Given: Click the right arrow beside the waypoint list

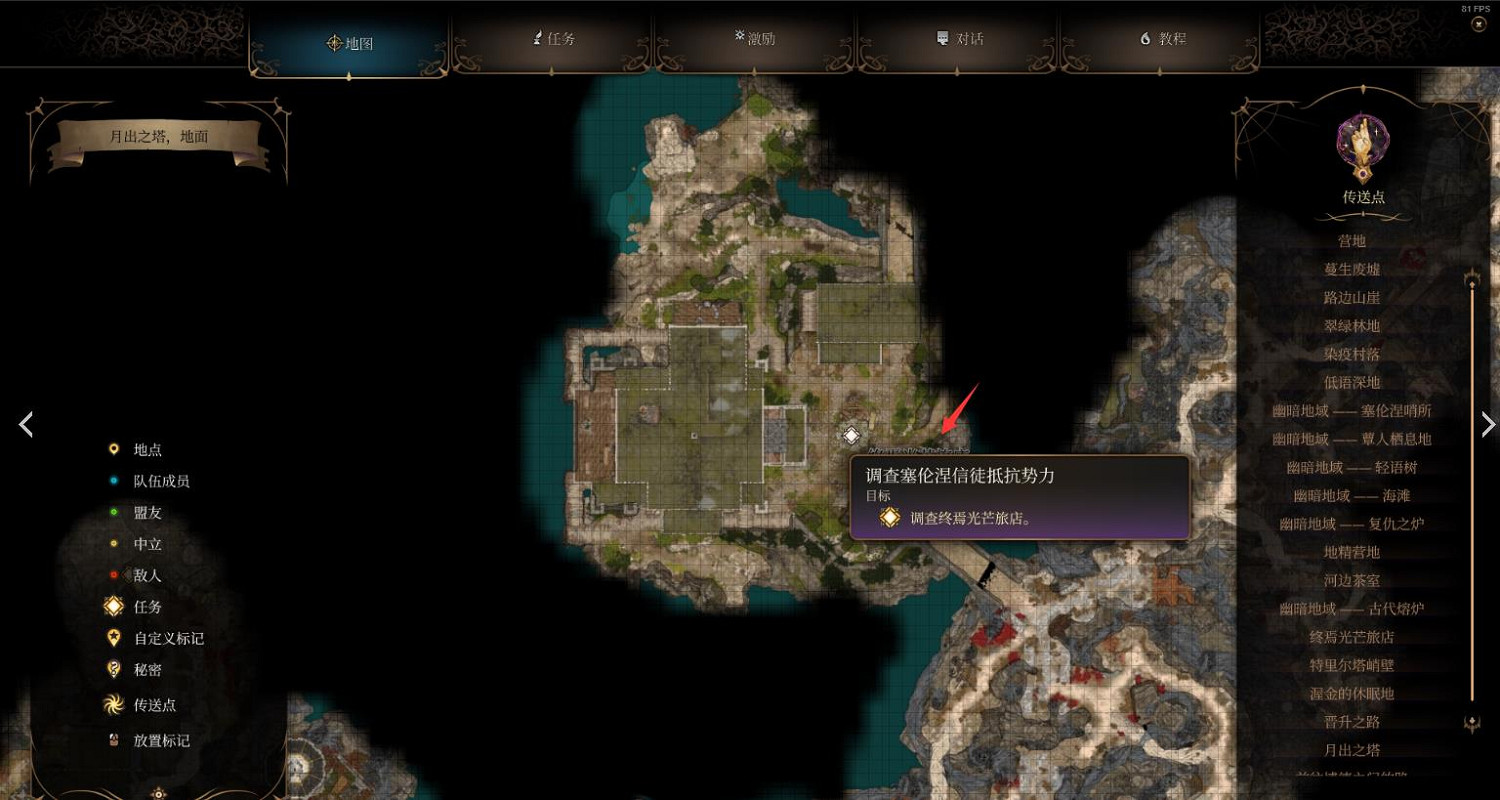Looking at the screenshot, I should coord(1487,424).
